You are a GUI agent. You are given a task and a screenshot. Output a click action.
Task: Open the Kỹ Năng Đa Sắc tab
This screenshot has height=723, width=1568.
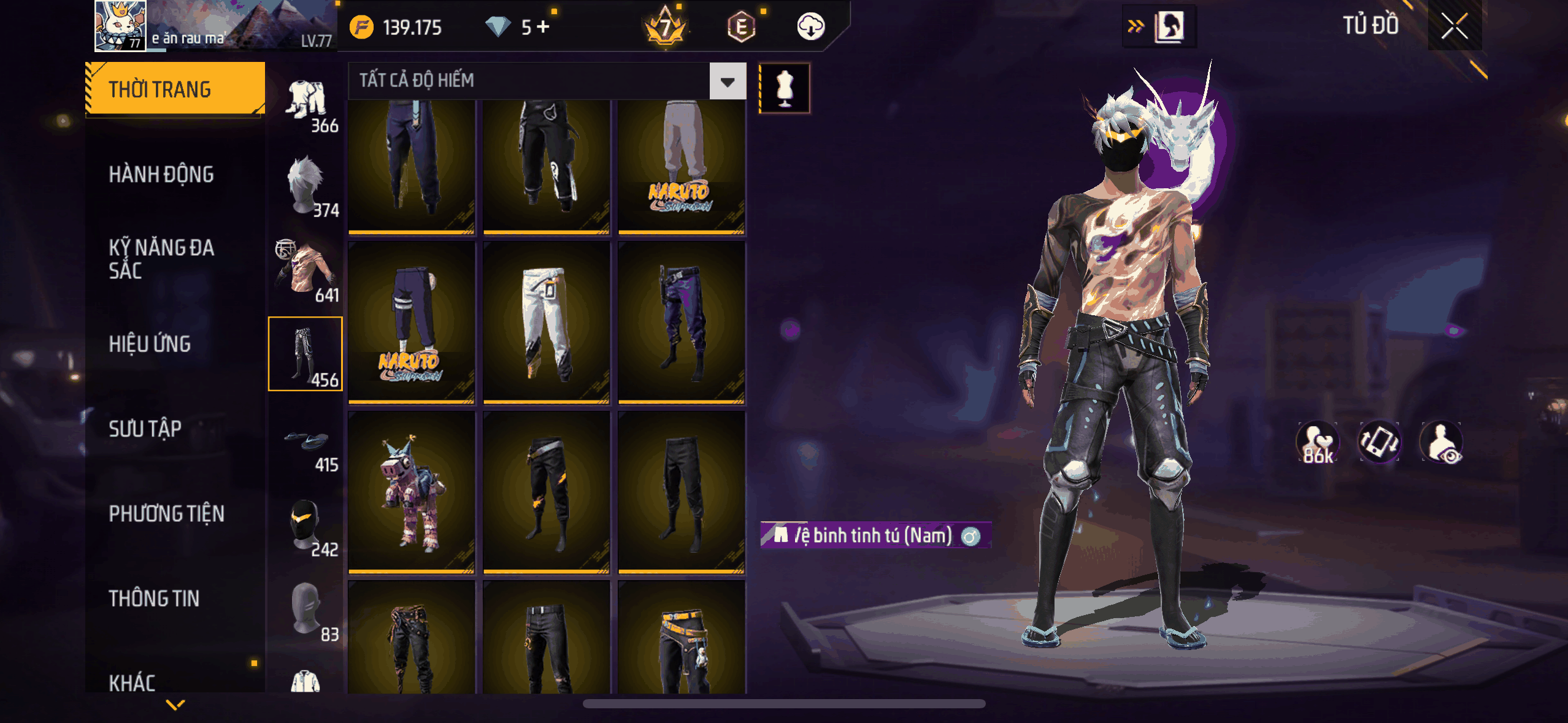[161, 259]
